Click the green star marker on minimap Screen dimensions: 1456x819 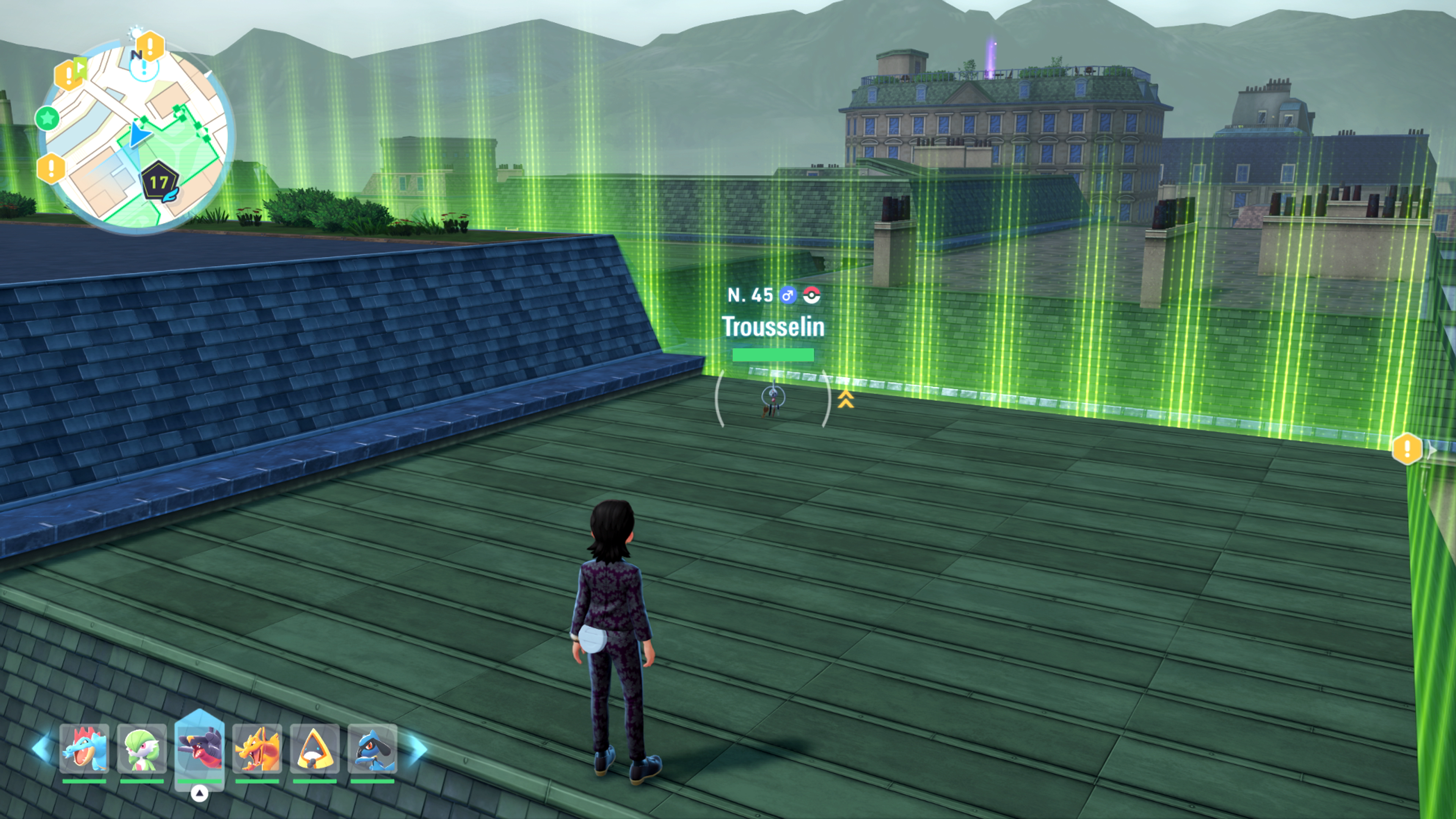47,119
